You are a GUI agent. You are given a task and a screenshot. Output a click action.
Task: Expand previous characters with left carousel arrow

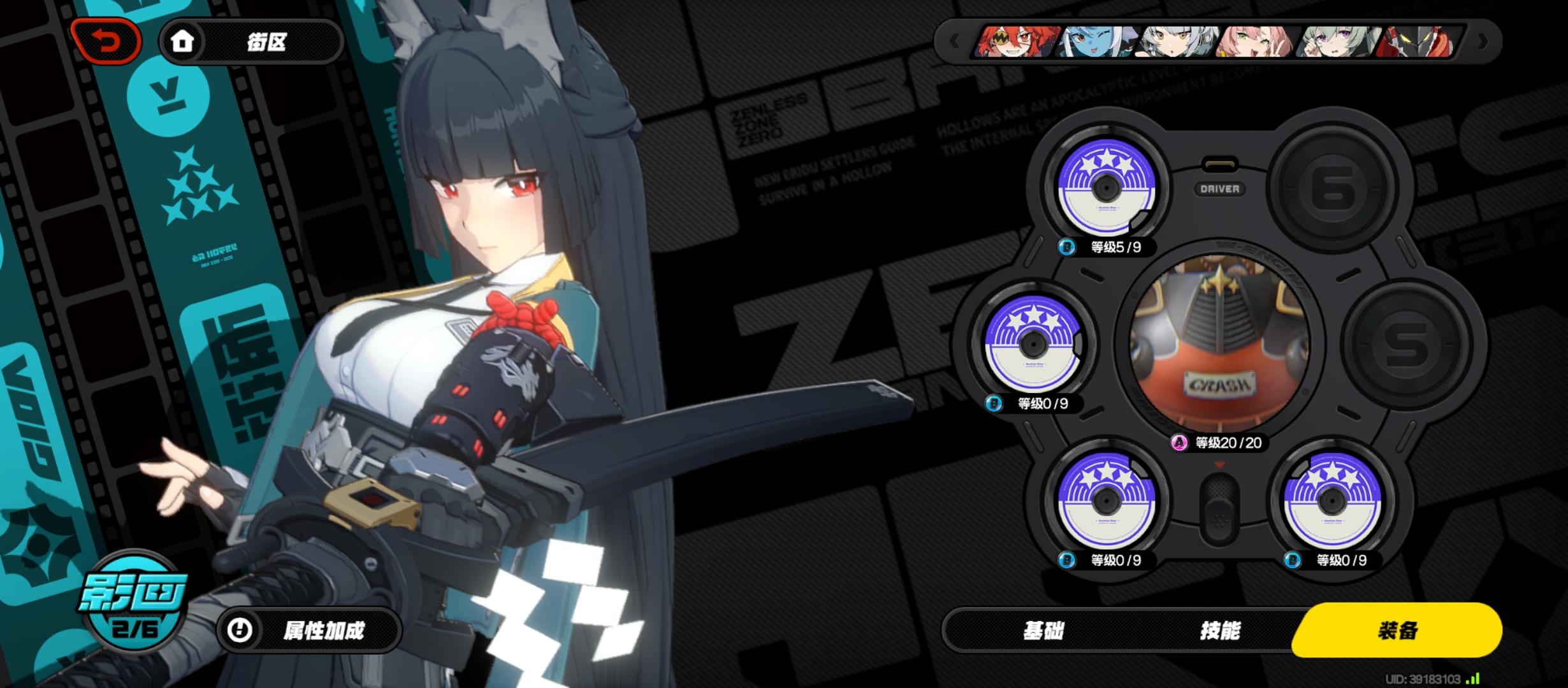(955, 41)
